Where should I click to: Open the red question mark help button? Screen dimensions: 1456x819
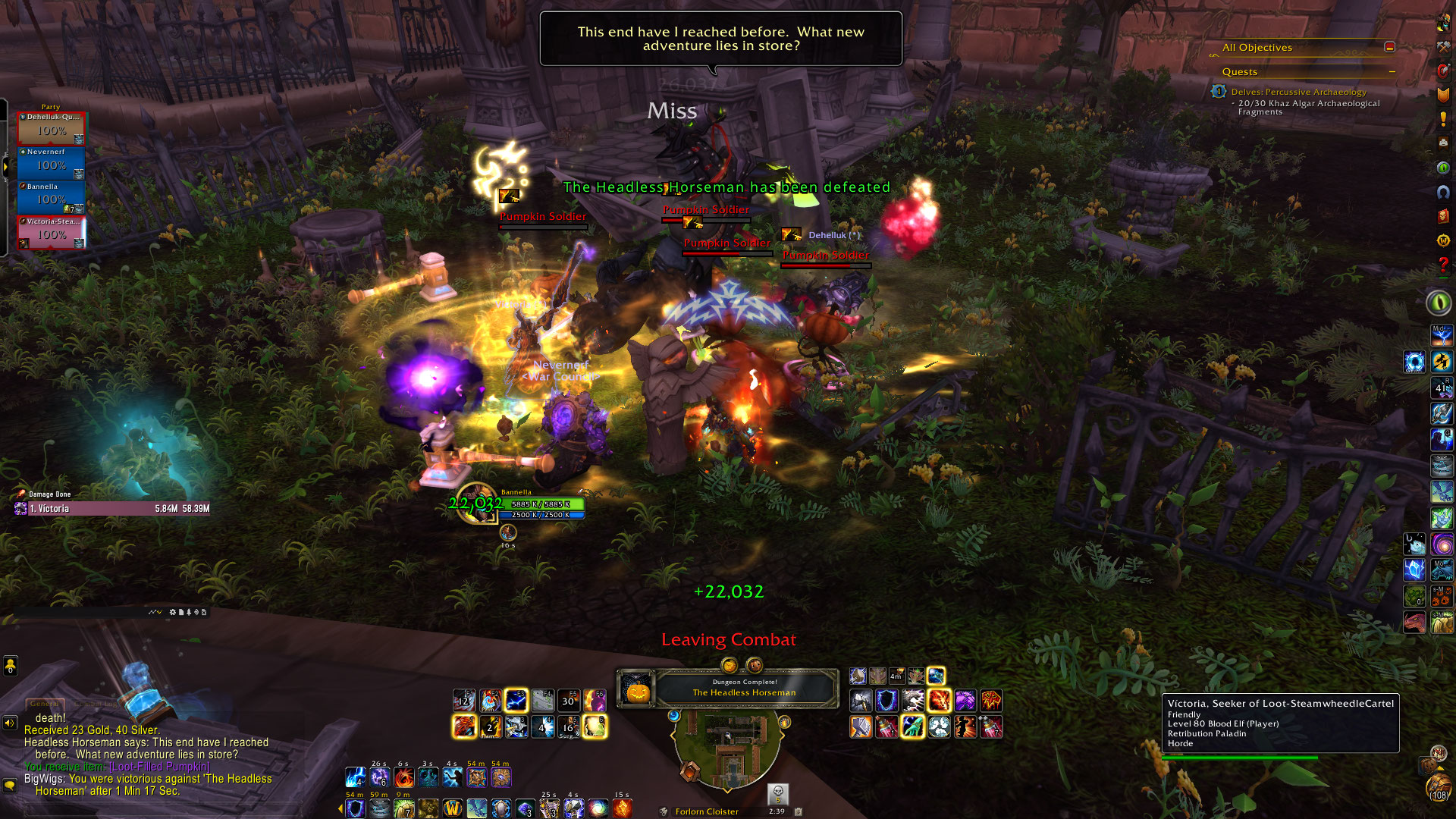[x=1443, y=265]
